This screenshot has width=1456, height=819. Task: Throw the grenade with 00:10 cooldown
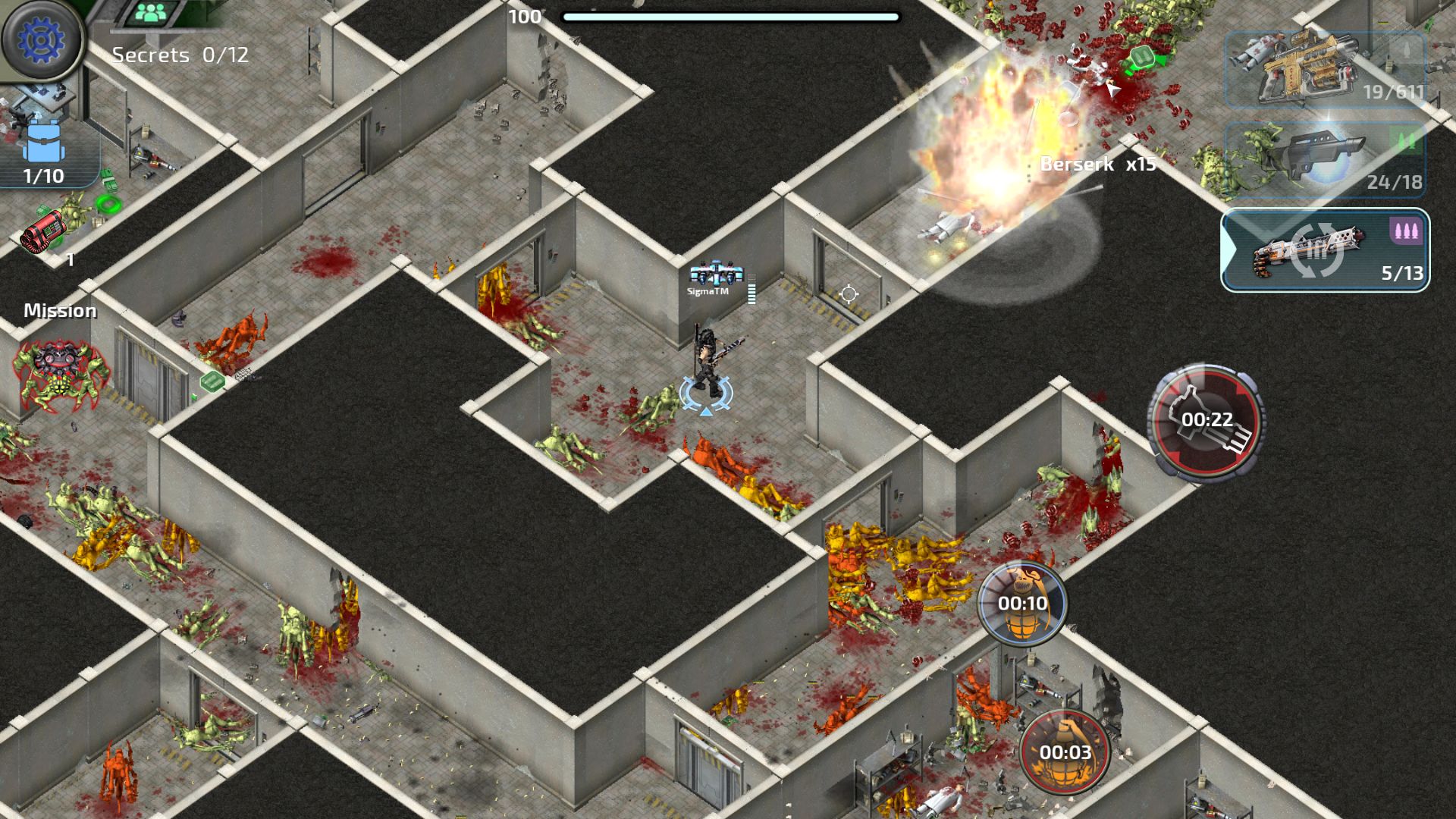[1022, 604]
